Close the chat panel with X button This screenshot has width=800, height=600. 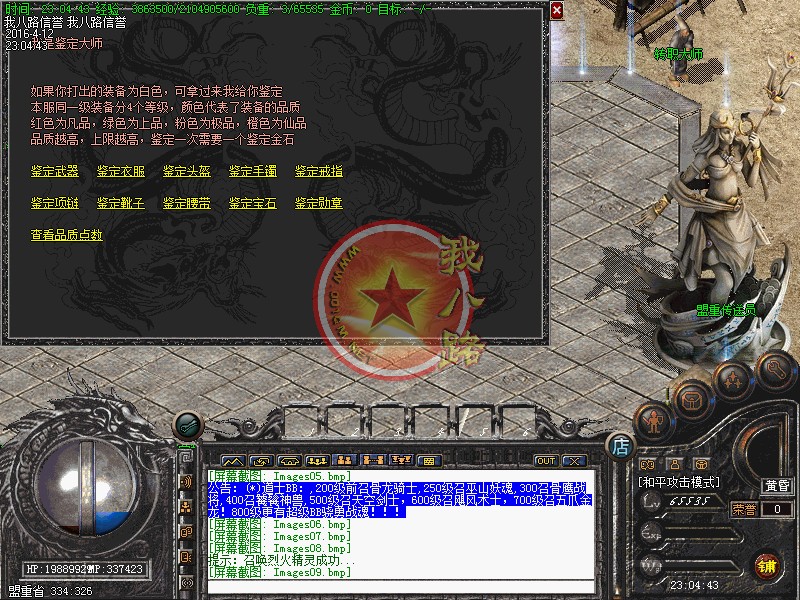click(573, 461)
